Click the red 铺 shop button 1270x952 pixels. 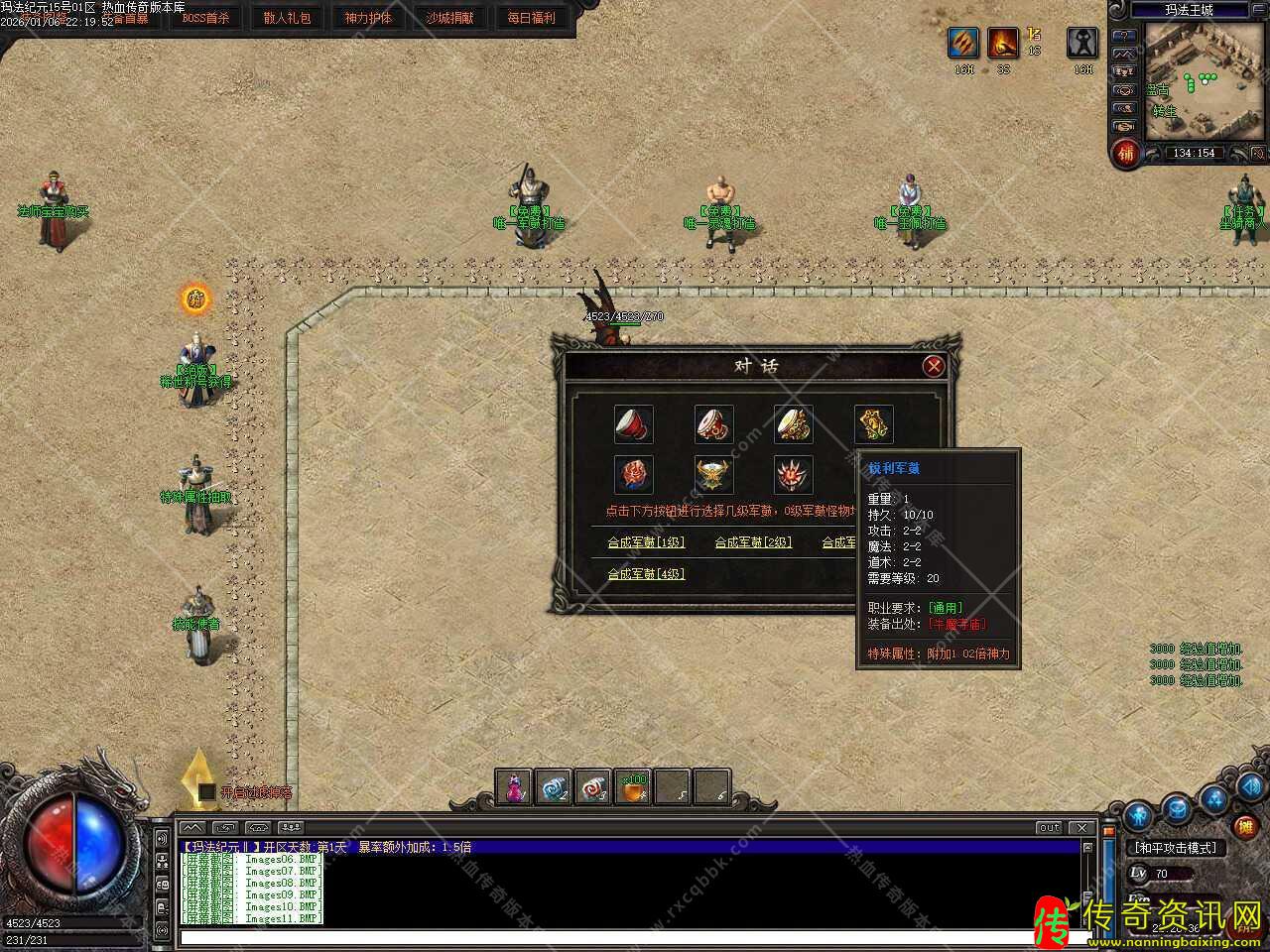point(1125,154)
